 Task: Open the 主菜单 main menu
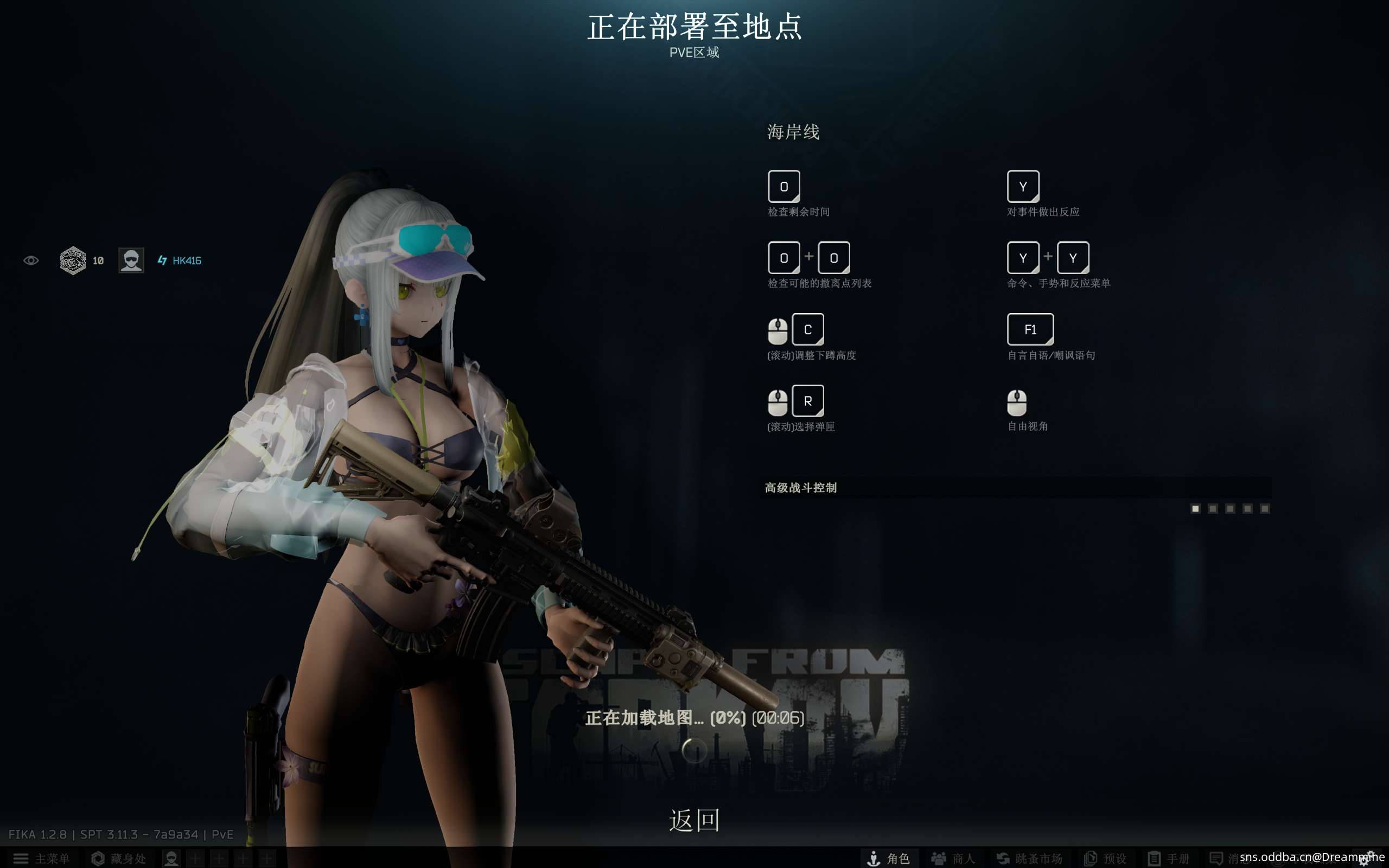click(41, 858)
